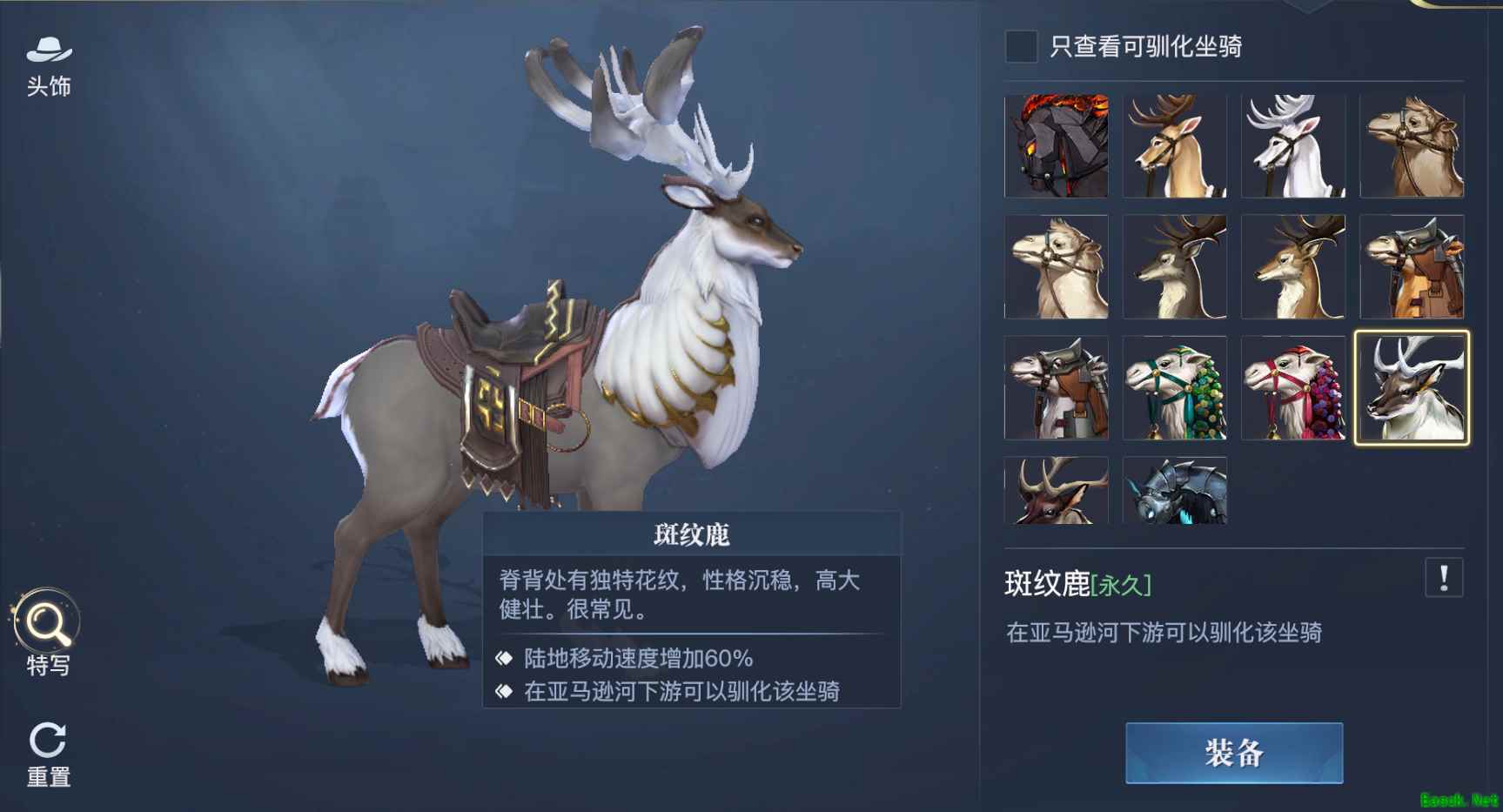Select the flaming black horse mount
Image resolution: width=1503 pixels, height=812 pixels.
[x=1056, y=146]
